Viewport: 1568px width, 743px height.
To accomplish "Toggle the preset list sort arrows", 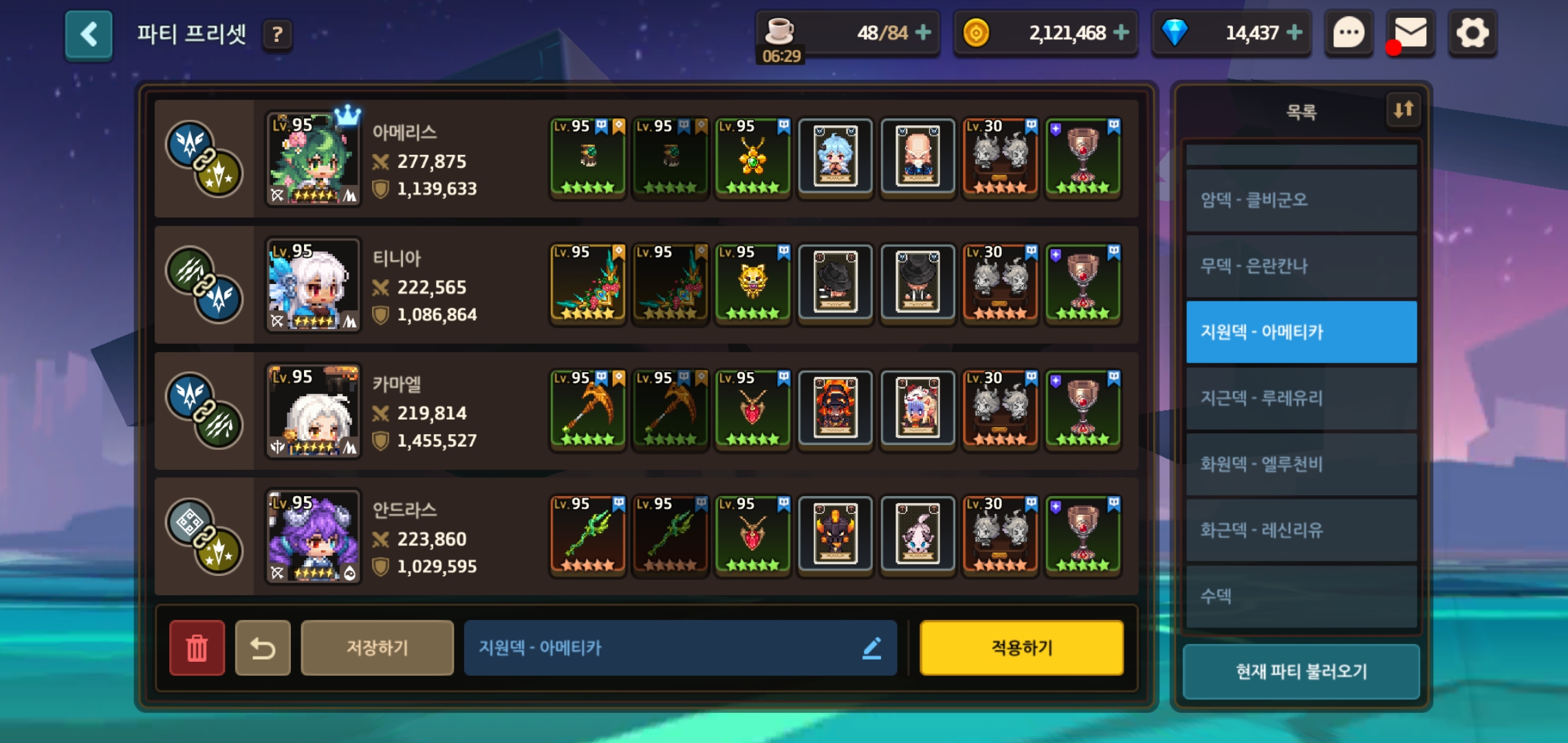I will coord(1403,109).
